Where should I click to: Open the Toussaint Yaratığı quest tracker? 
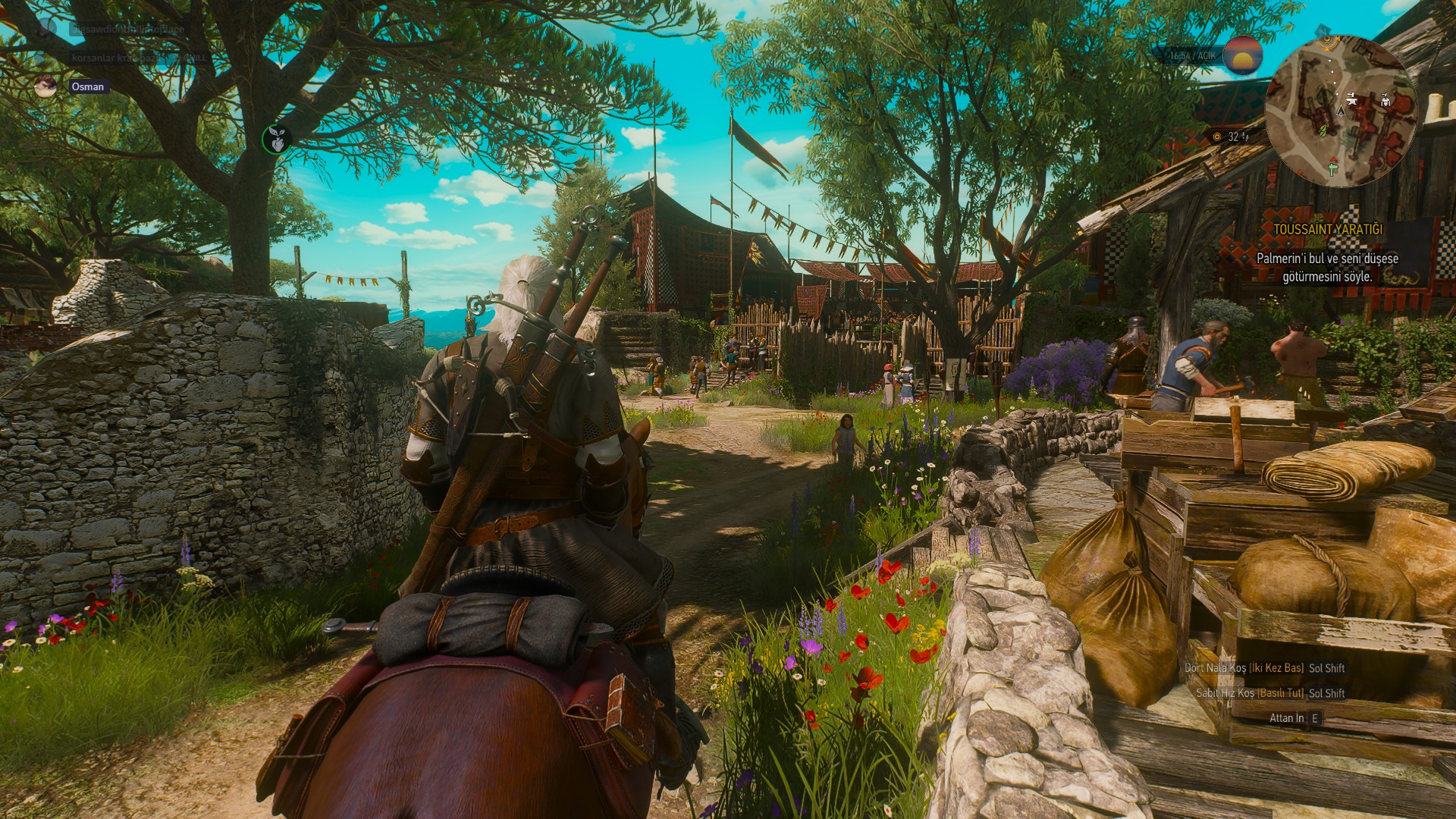tap(1327, 229)
